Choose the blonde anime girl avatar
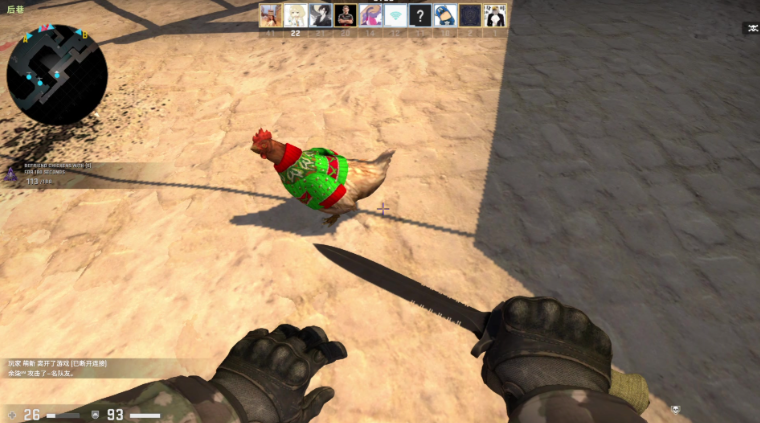This screenshot has height=423, width=760. coord(296,15)
